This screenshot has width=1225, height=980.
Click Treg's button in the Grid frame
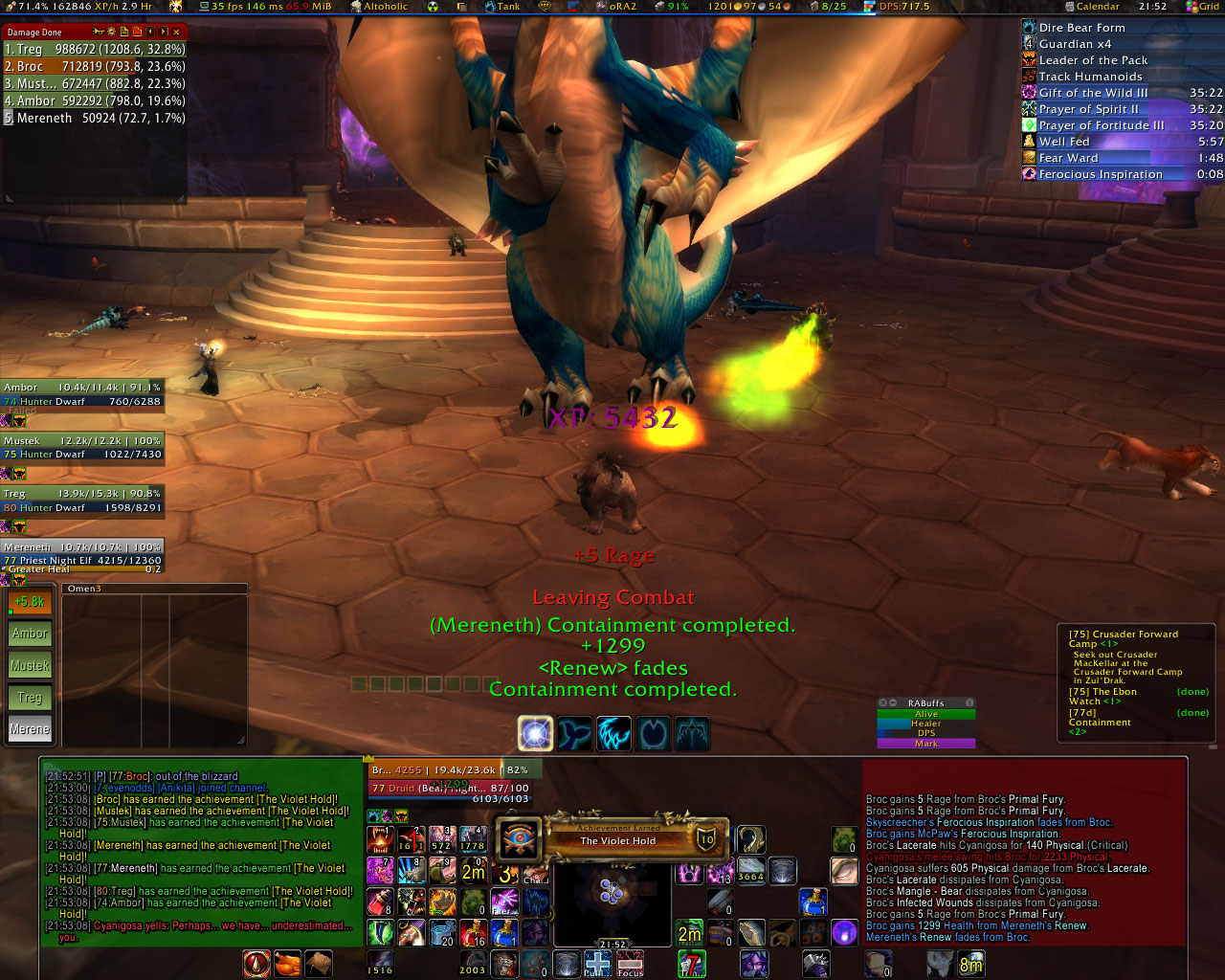coord(30,698)
